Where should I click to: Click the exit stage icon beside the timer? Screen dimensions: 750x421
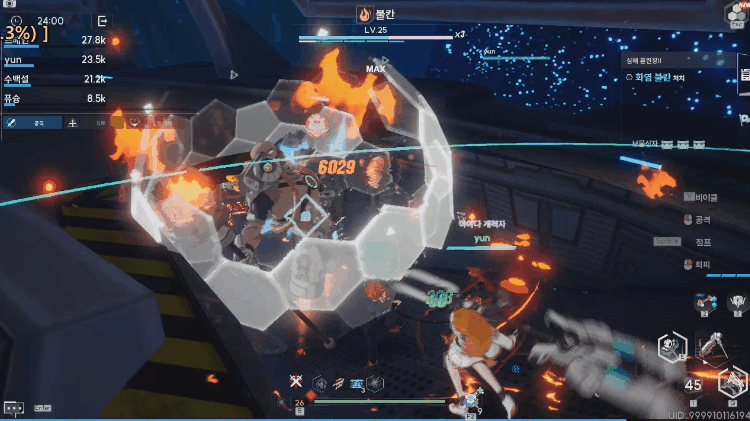pos(102,20)
